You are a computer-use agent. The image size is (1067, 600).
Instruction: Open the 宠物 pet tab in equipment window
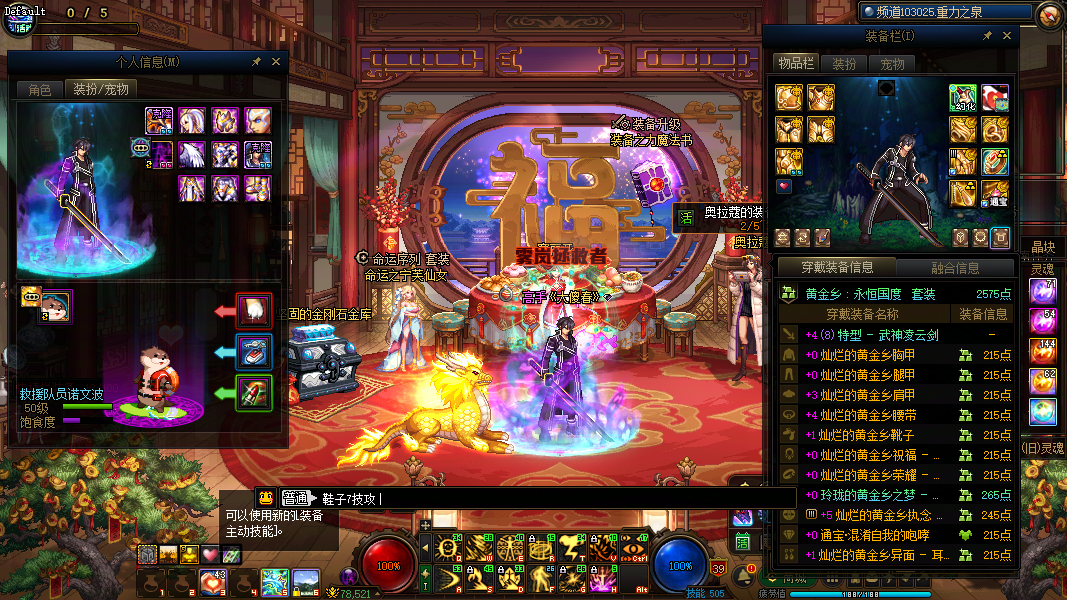892,63
